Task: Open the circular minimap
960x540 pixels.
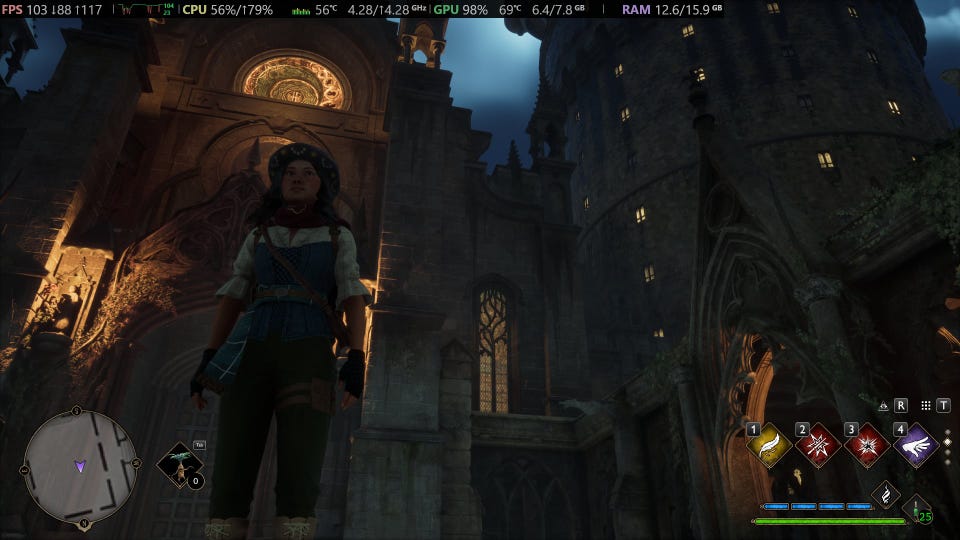Action: point(80,466)
